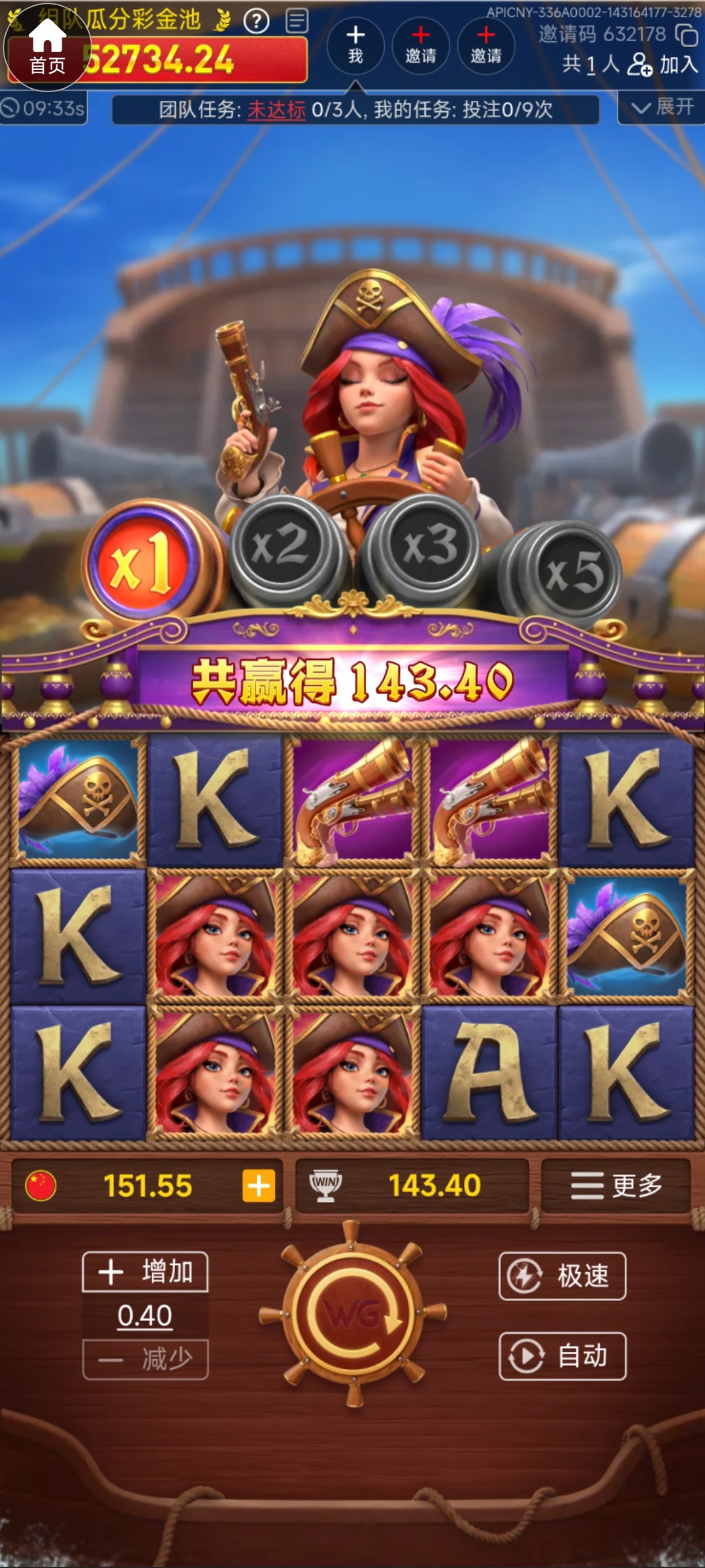Select the 我 team slot
Image resolution: width=705 pixels, height=1568 pixels.
click(x=355, y=45)
